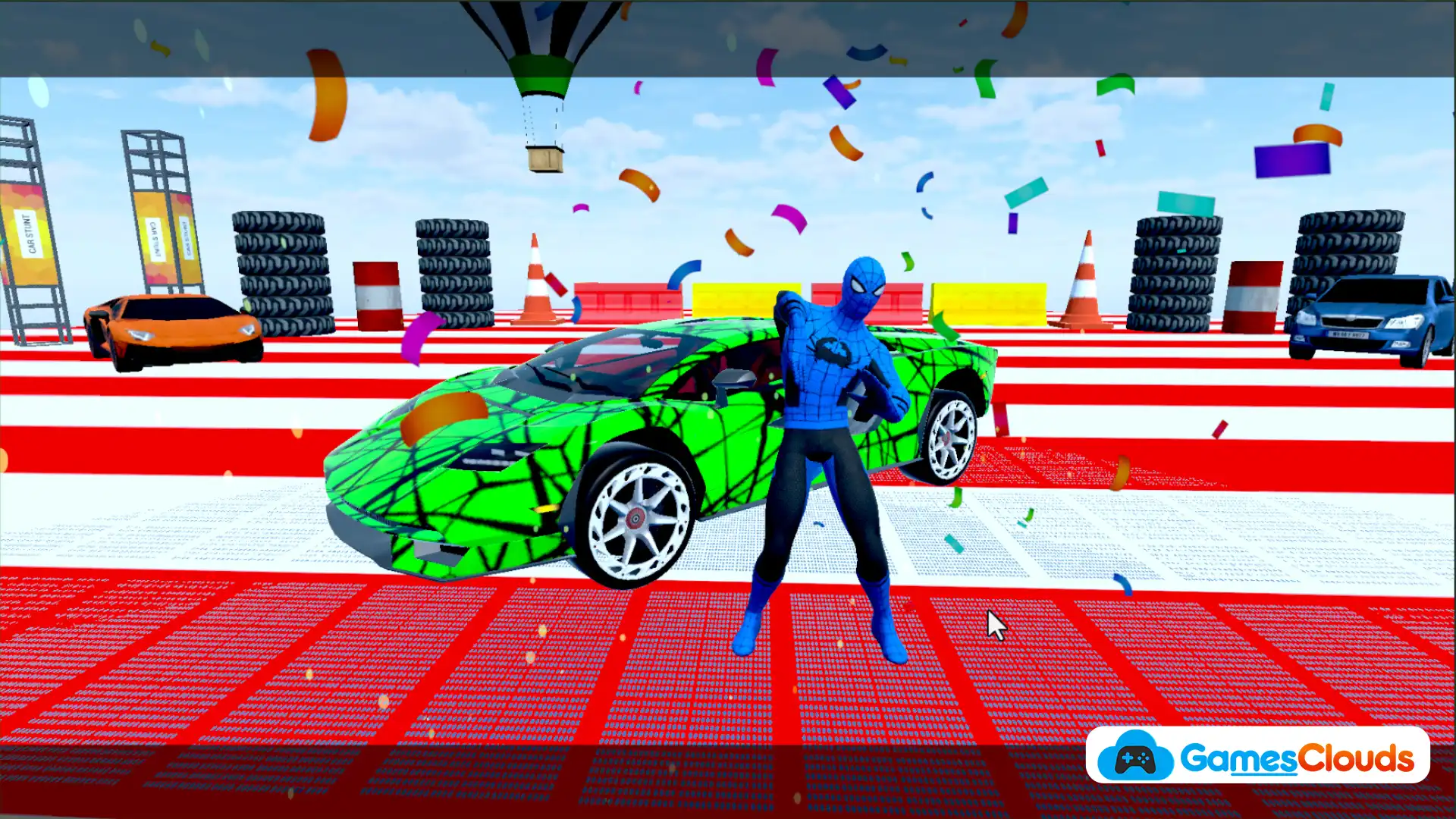Viewport: 1456px width, 819px height.
Task: Click the GamesClouds logo watermark
Action: pyautogui.click(x=1257, y=756)
